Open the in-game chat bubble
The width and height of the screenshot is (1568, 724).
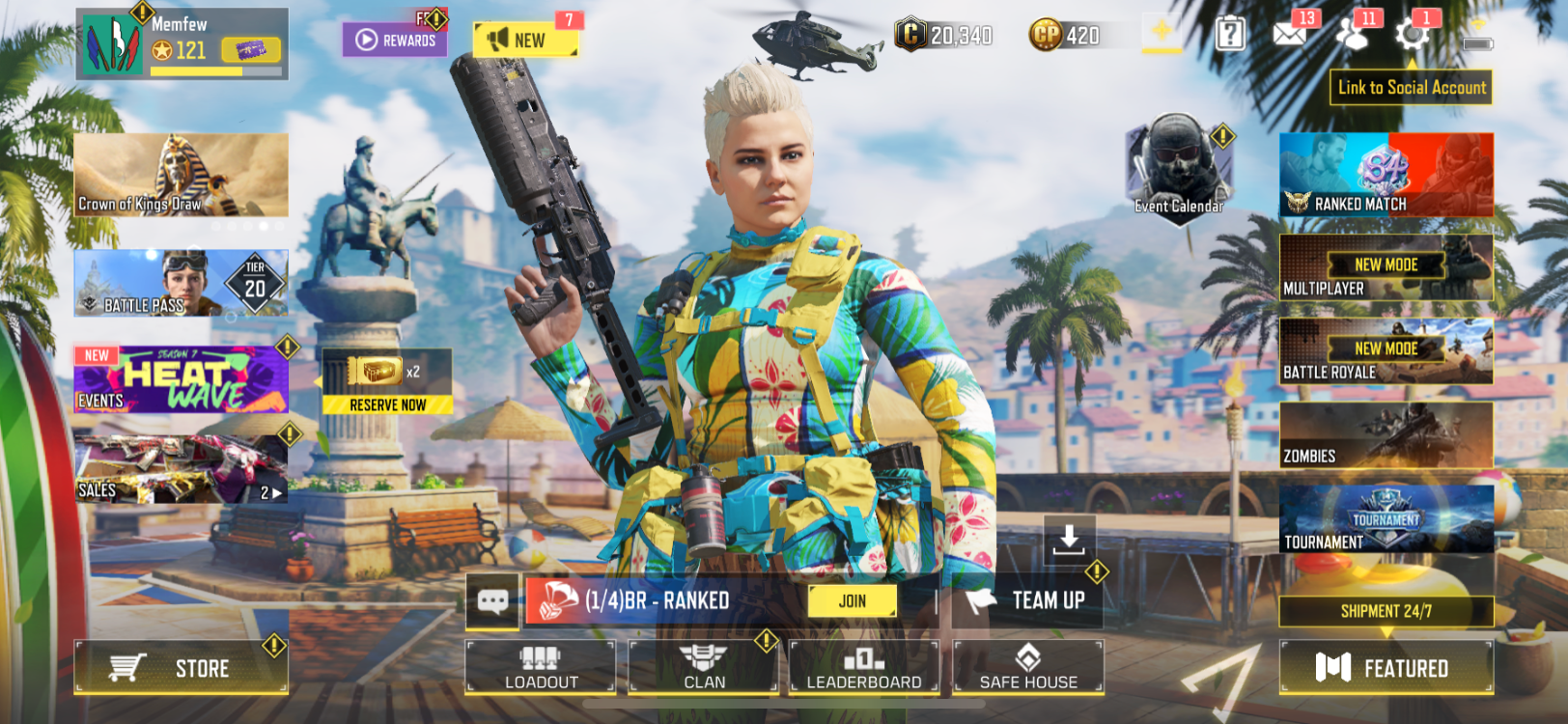click(x=494, y=600)
